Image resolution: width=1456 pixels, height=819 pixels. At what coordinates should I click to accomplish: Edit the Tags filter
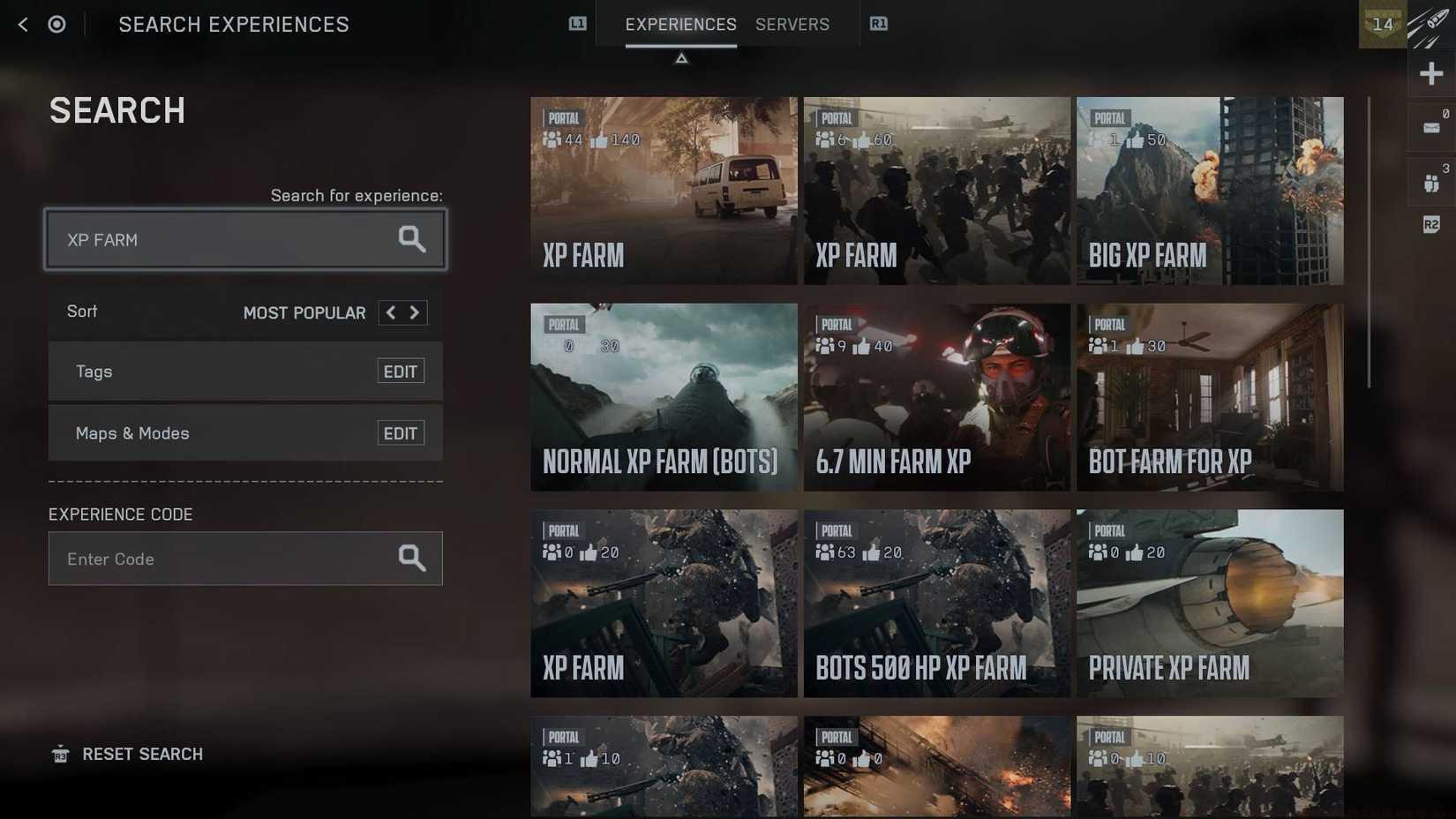(401, 371)
